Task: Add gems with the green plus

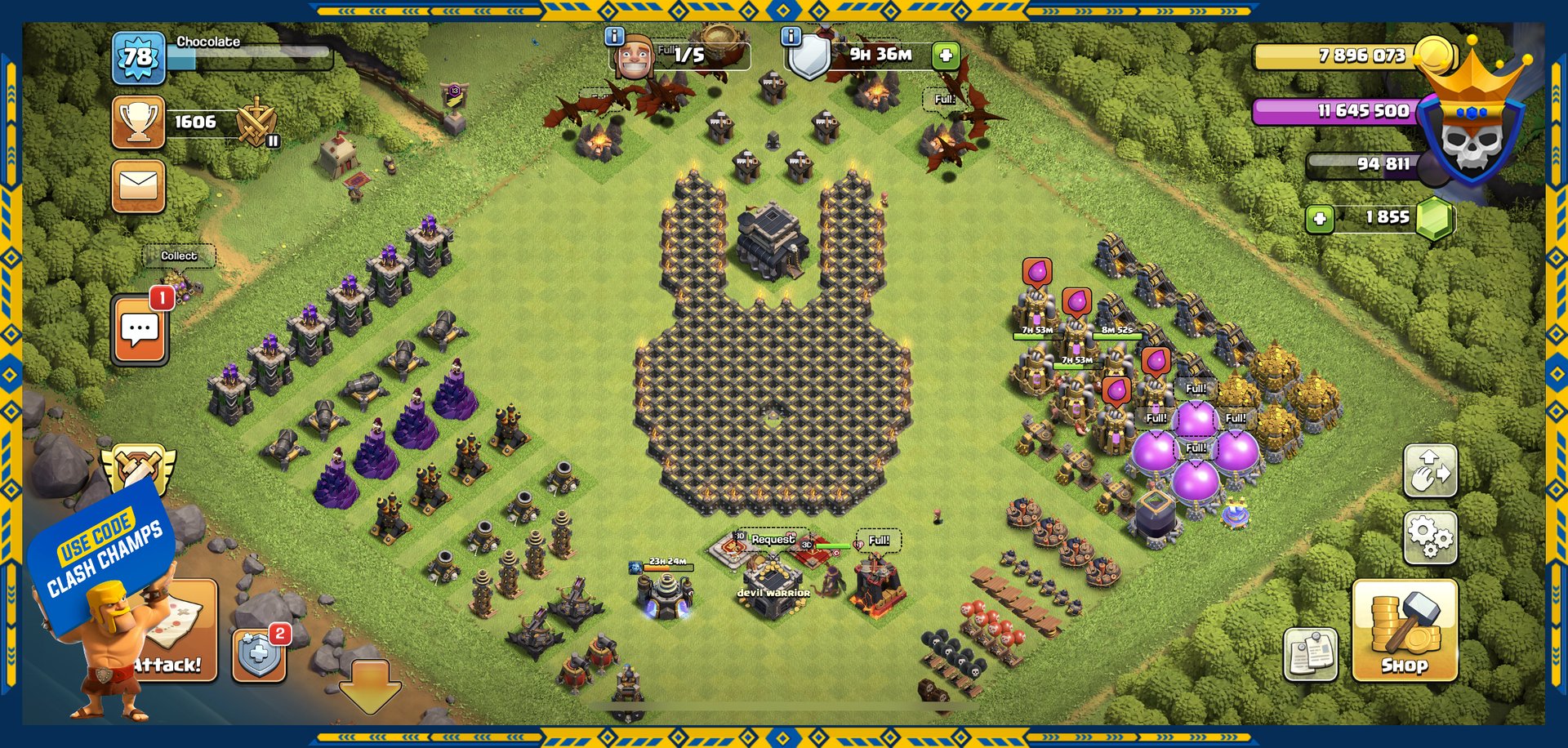Action: (x=1320, y=218)
